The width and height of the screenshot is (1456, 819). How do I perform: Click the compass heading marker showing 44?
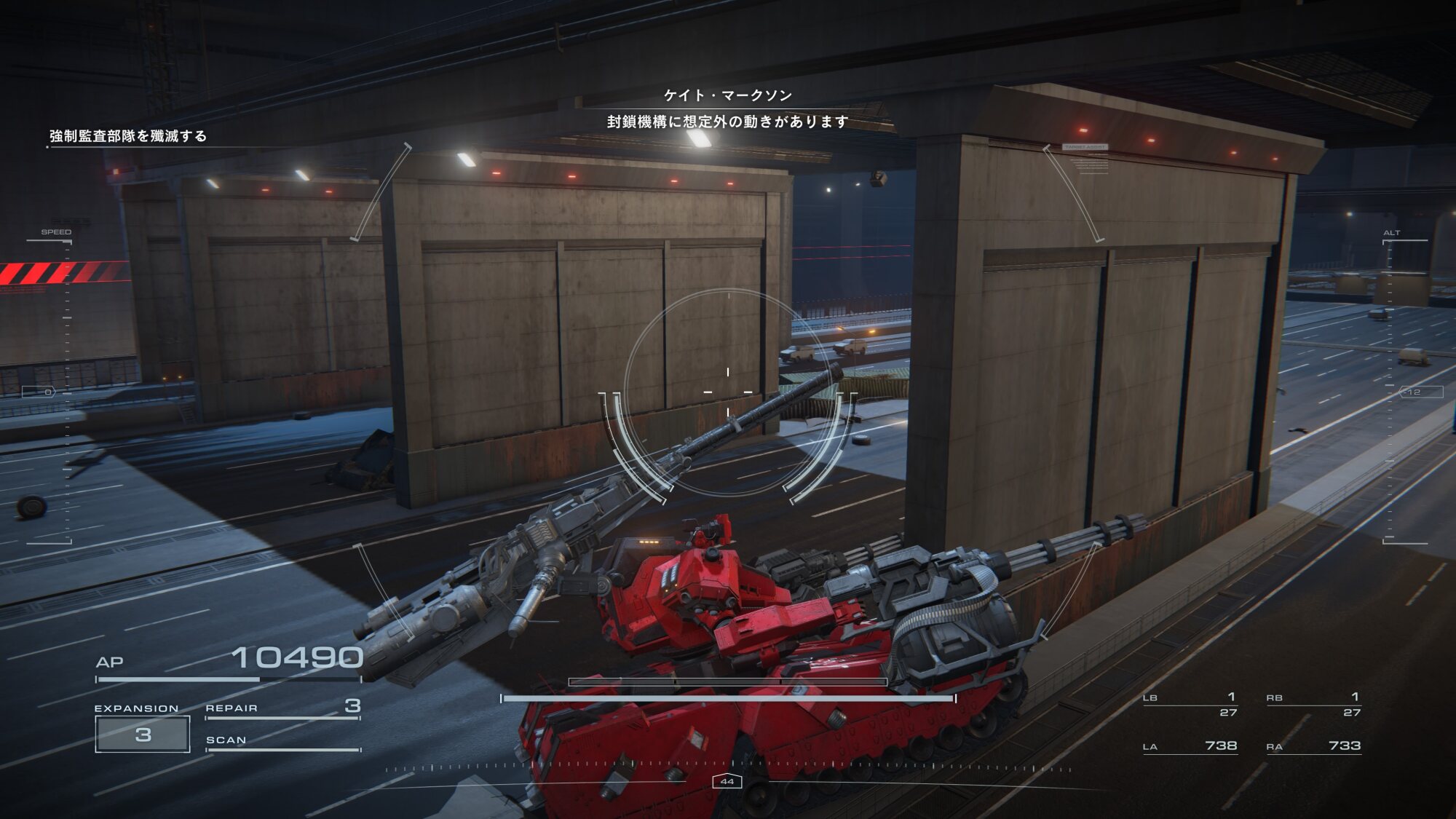727,781
